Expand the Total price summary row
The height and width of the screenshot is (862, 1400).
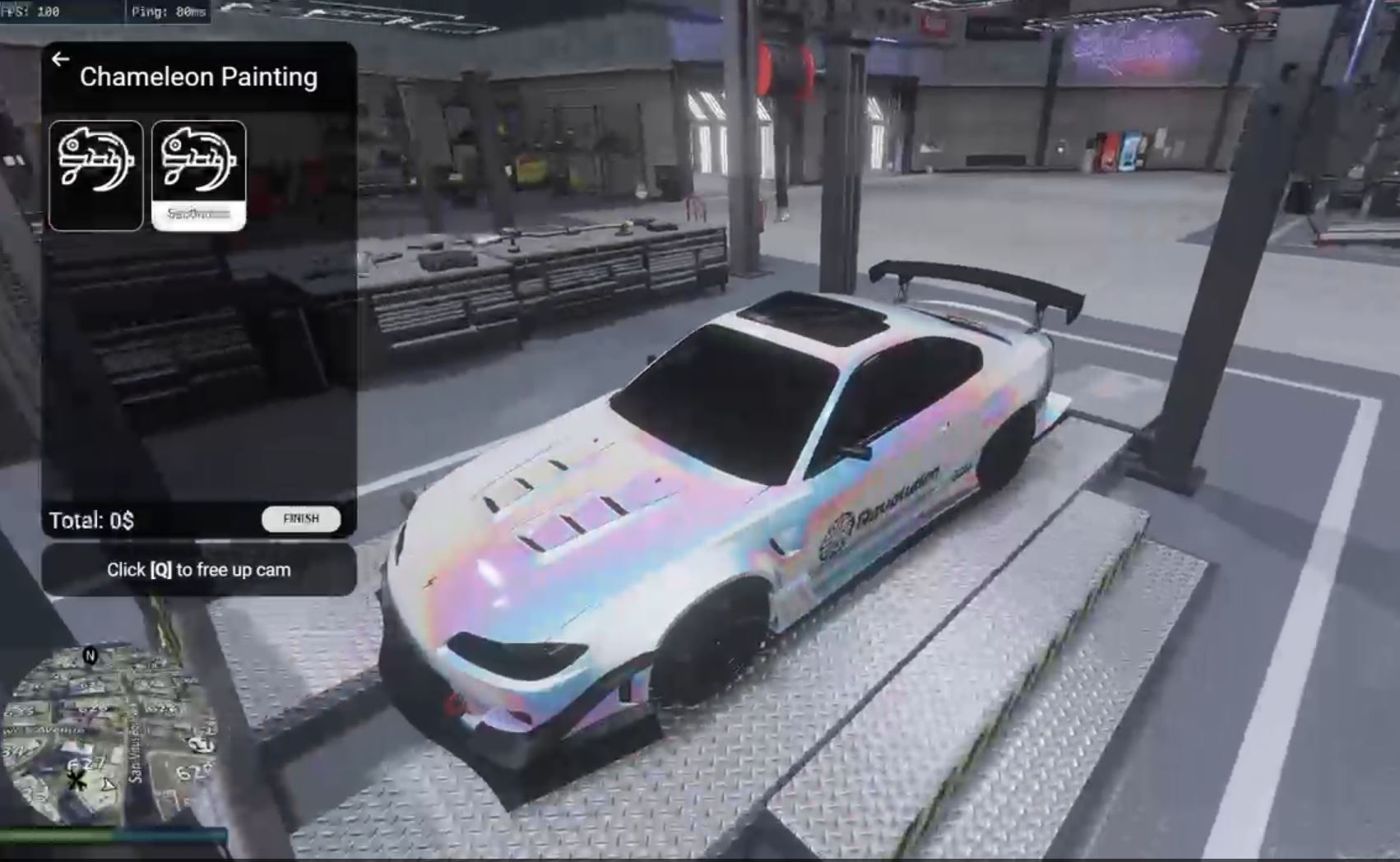pos(90,520)
